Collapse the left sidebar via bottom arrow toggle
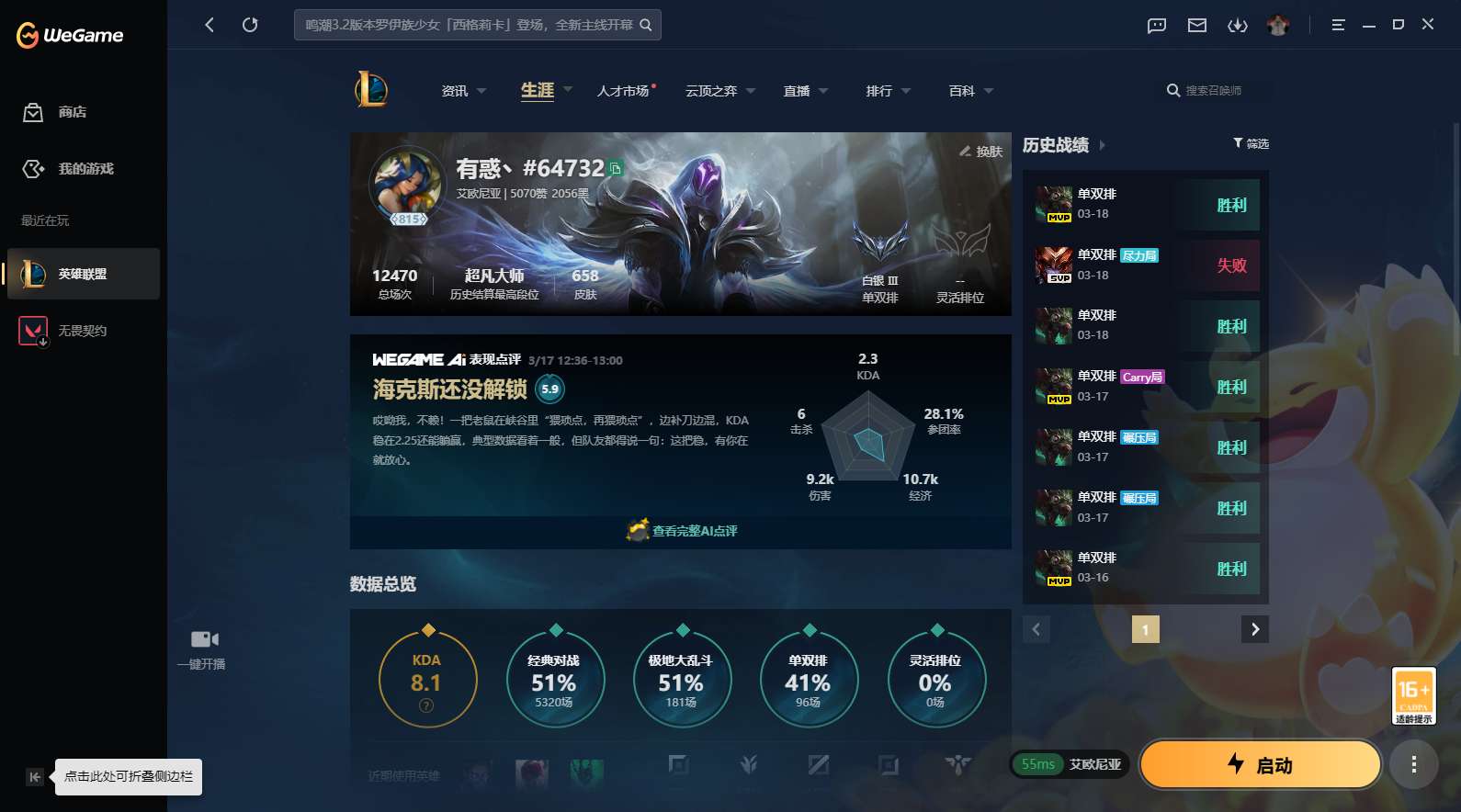1461x812 pixels. (34, 776)
